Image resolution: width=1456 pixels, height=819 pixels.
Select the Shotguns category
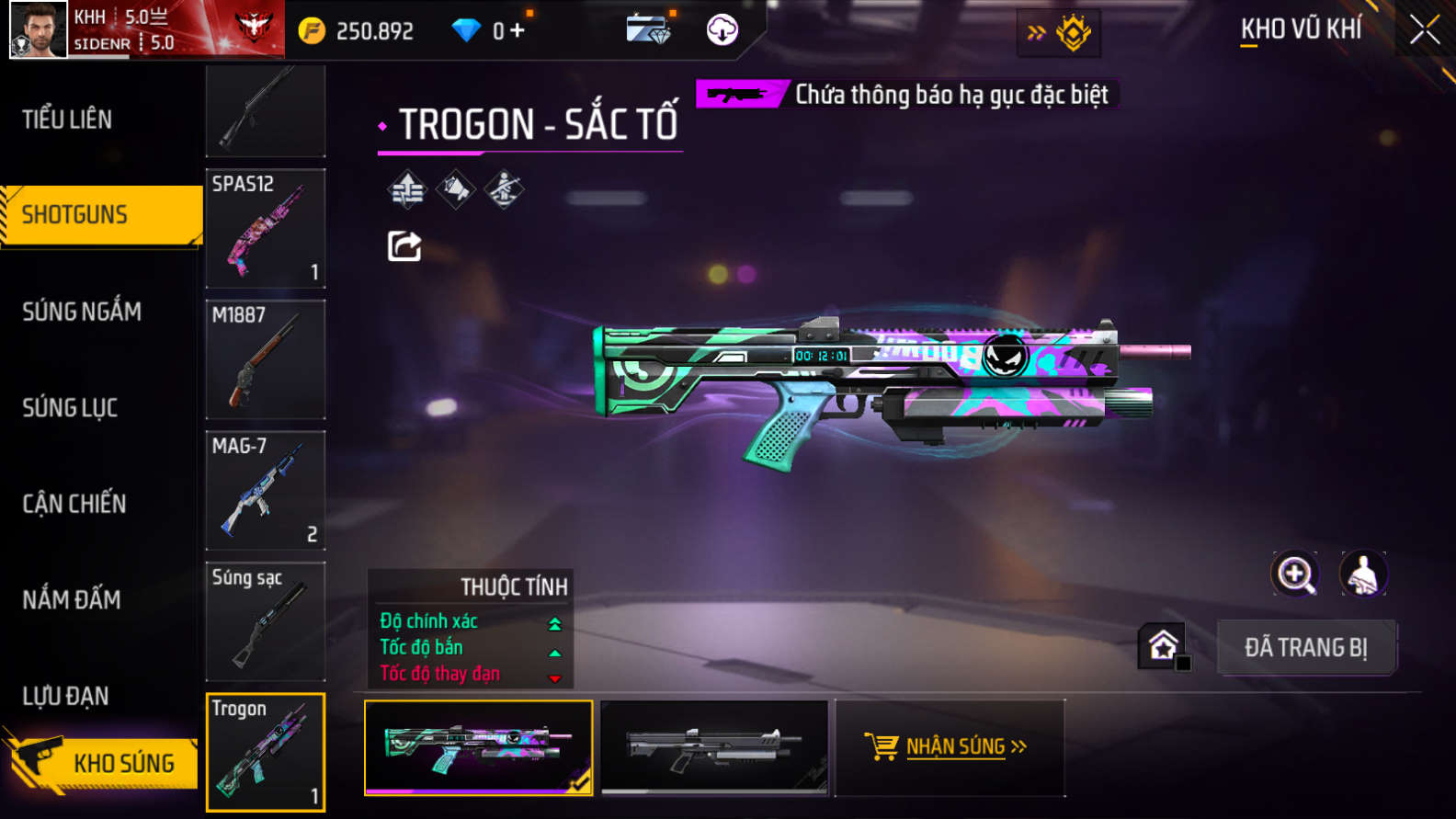click(x=75, y=215)
